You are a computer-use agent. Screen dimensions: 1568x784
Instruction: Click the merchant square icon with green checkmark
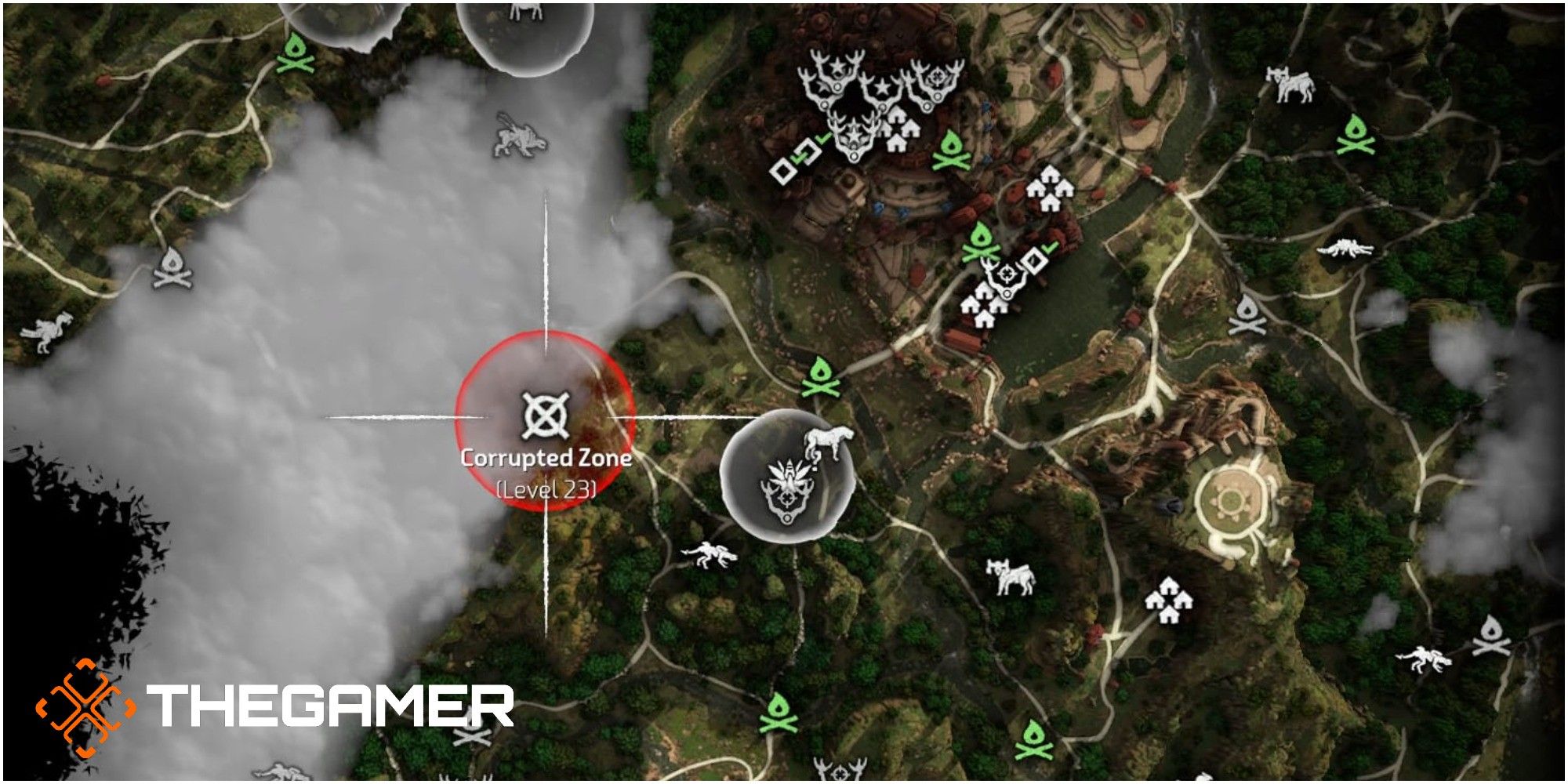click(x=808, y=151)
